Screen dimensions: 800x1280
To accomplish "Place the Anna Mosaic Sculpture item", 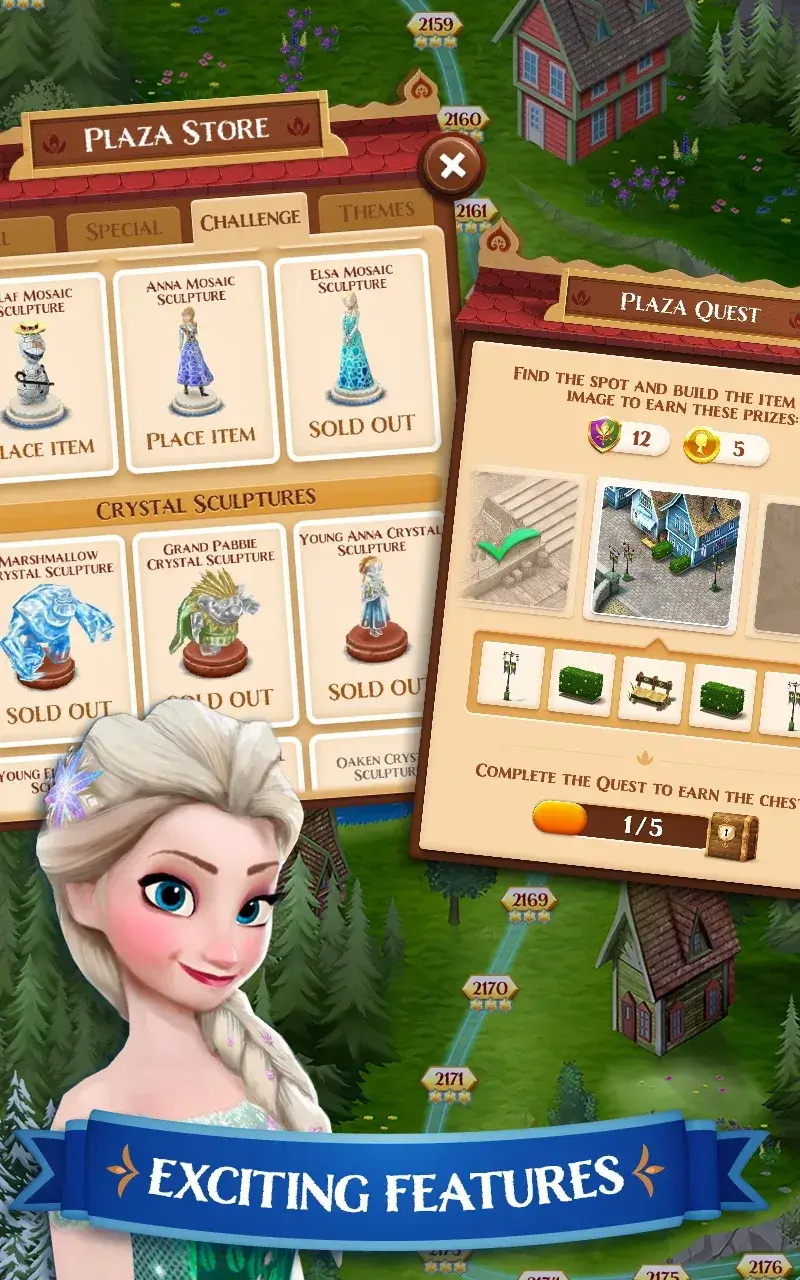I will (200, 438).
